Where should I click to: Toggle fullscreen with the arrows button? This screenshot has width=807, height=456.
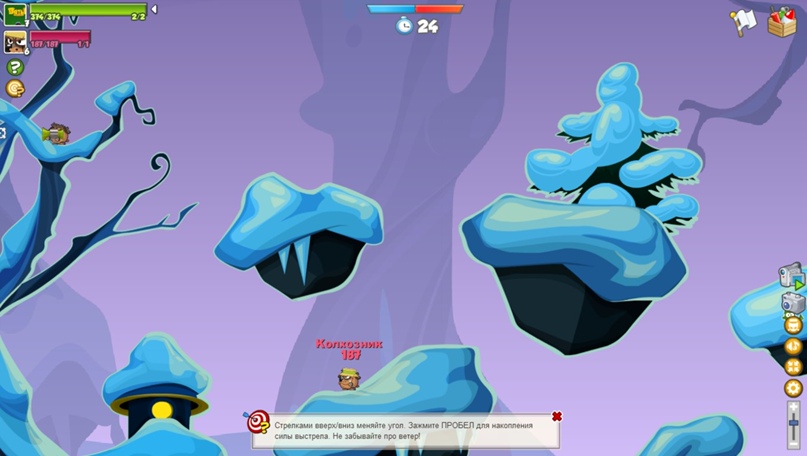coord(793,367)
